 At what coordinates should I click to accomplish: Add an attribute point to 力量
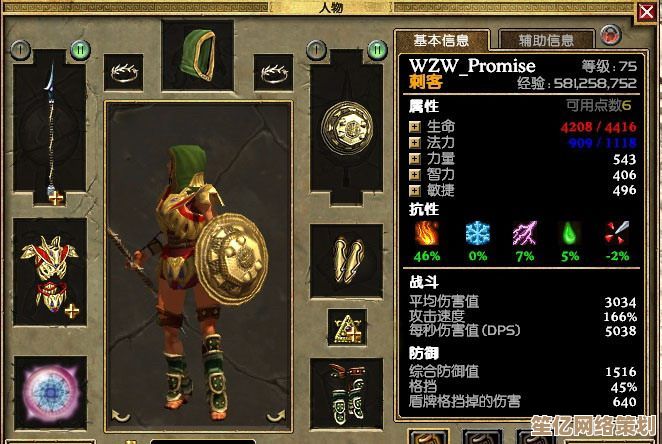tap(414, 159)
